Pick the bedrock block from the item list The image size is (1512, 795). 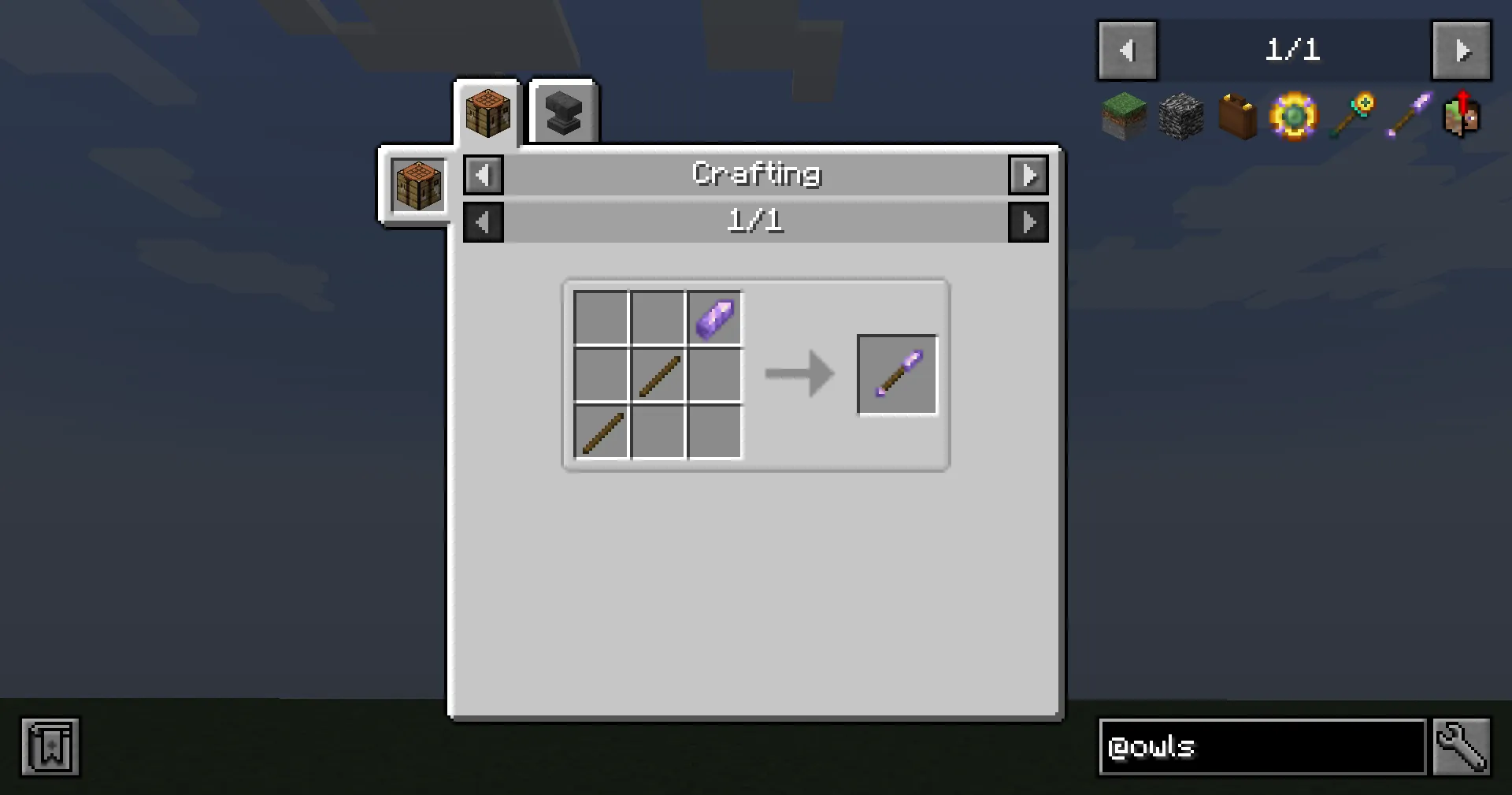(x=1180, y=116)
